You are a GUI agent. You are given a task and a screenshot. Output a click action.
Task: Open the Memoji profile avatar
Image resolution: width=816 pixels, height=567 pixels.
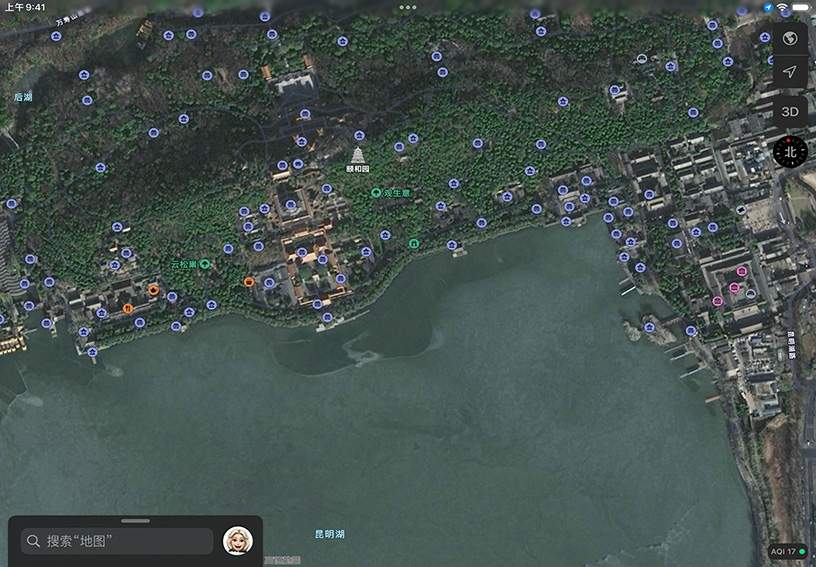(x=238, y=541)
